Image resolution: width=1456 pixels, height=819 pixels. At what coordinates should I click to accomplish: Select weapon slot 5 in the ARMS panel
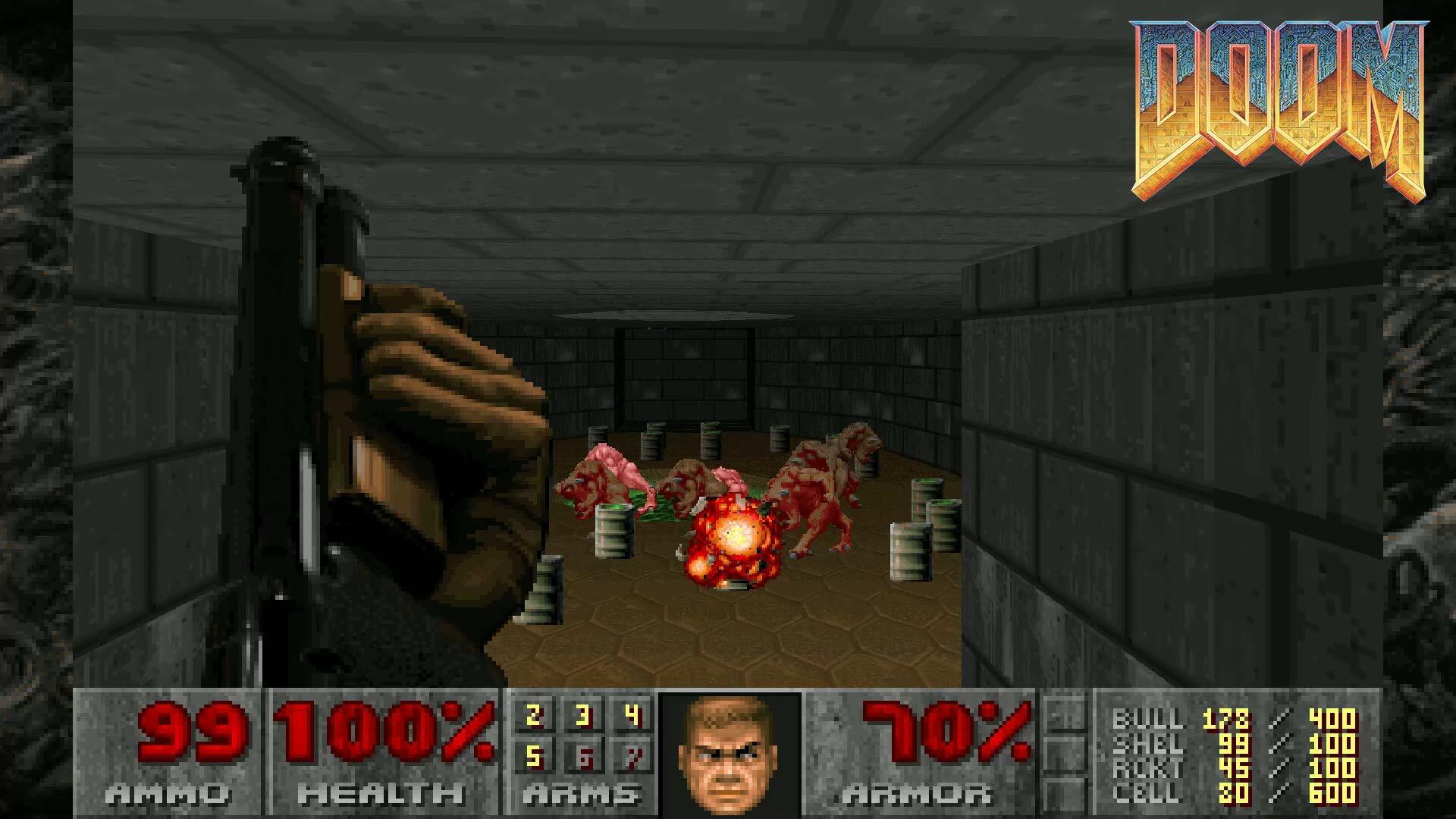click(533, 757)
